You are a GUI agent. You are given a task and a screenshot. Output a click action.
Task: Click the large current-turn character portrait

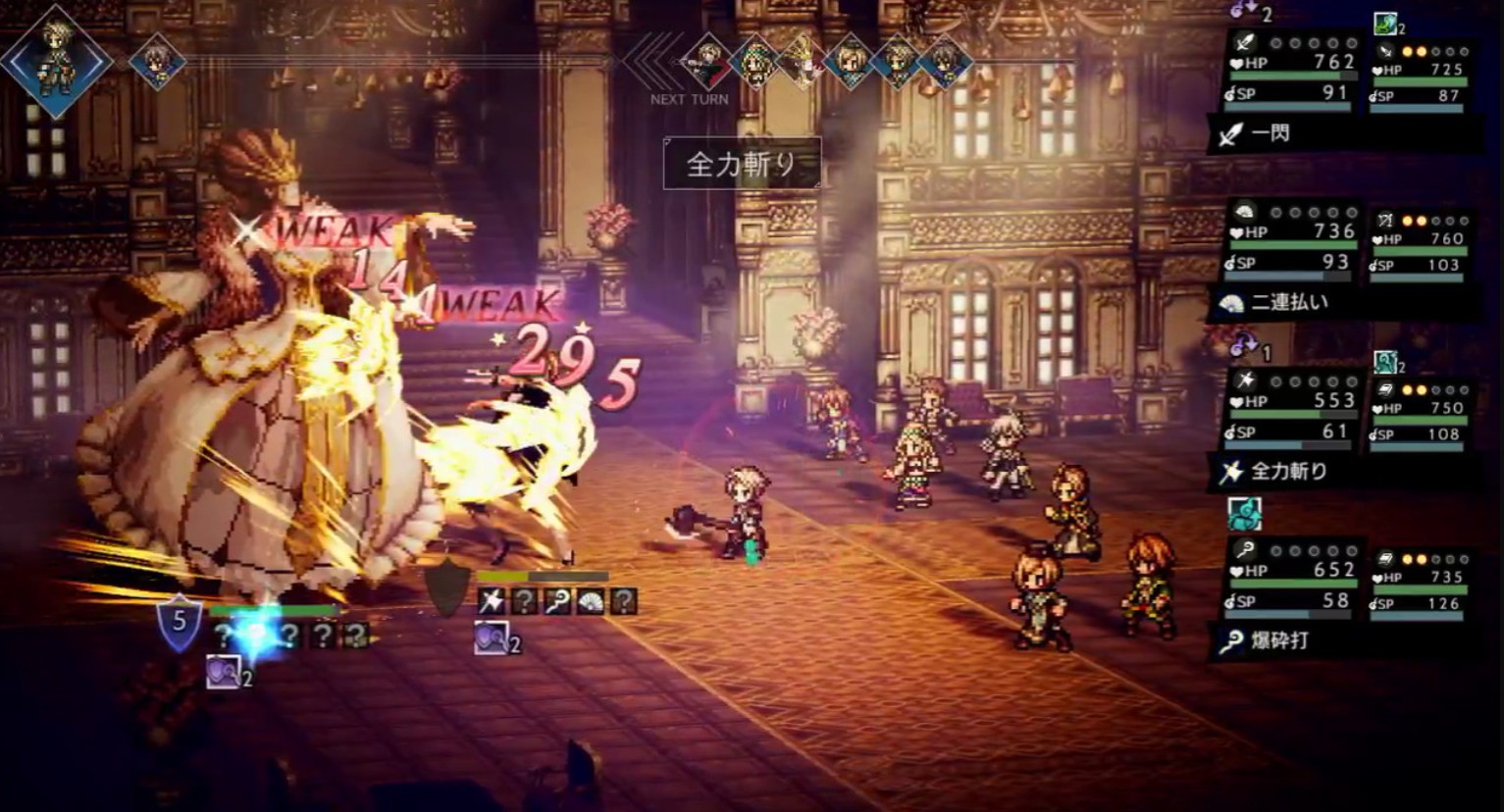pyautogui.click(x=55, y=61)
